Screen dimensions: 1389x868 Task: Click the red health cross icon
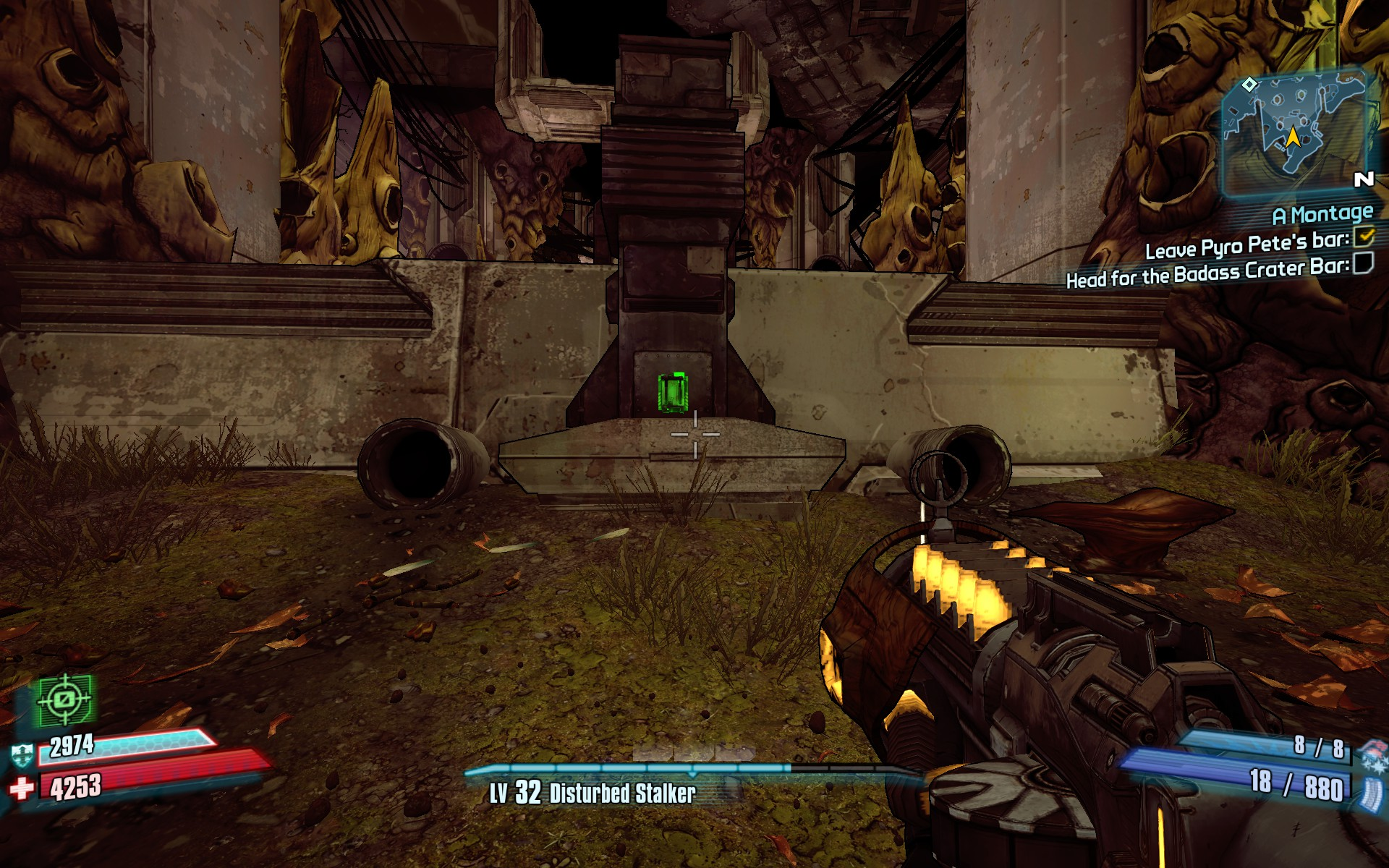tap(24, 788)
